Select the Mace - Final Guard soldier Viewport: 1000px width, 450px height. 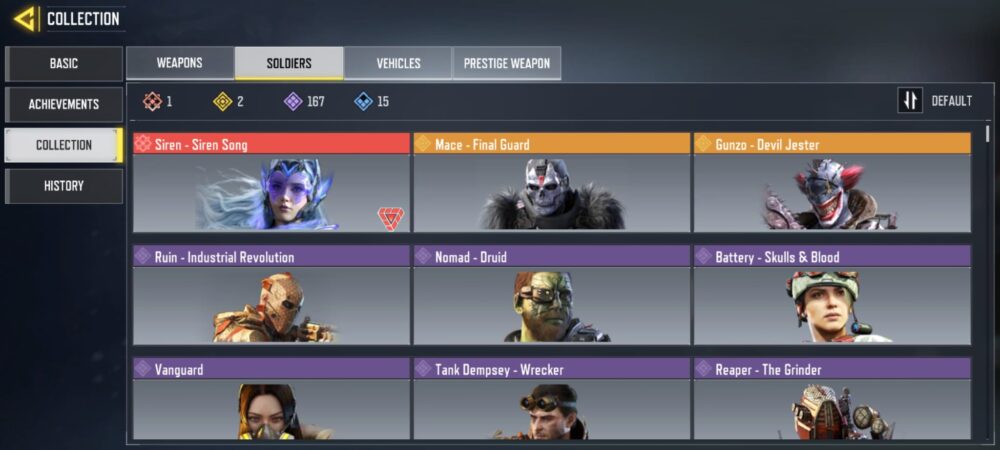(551, 183)
